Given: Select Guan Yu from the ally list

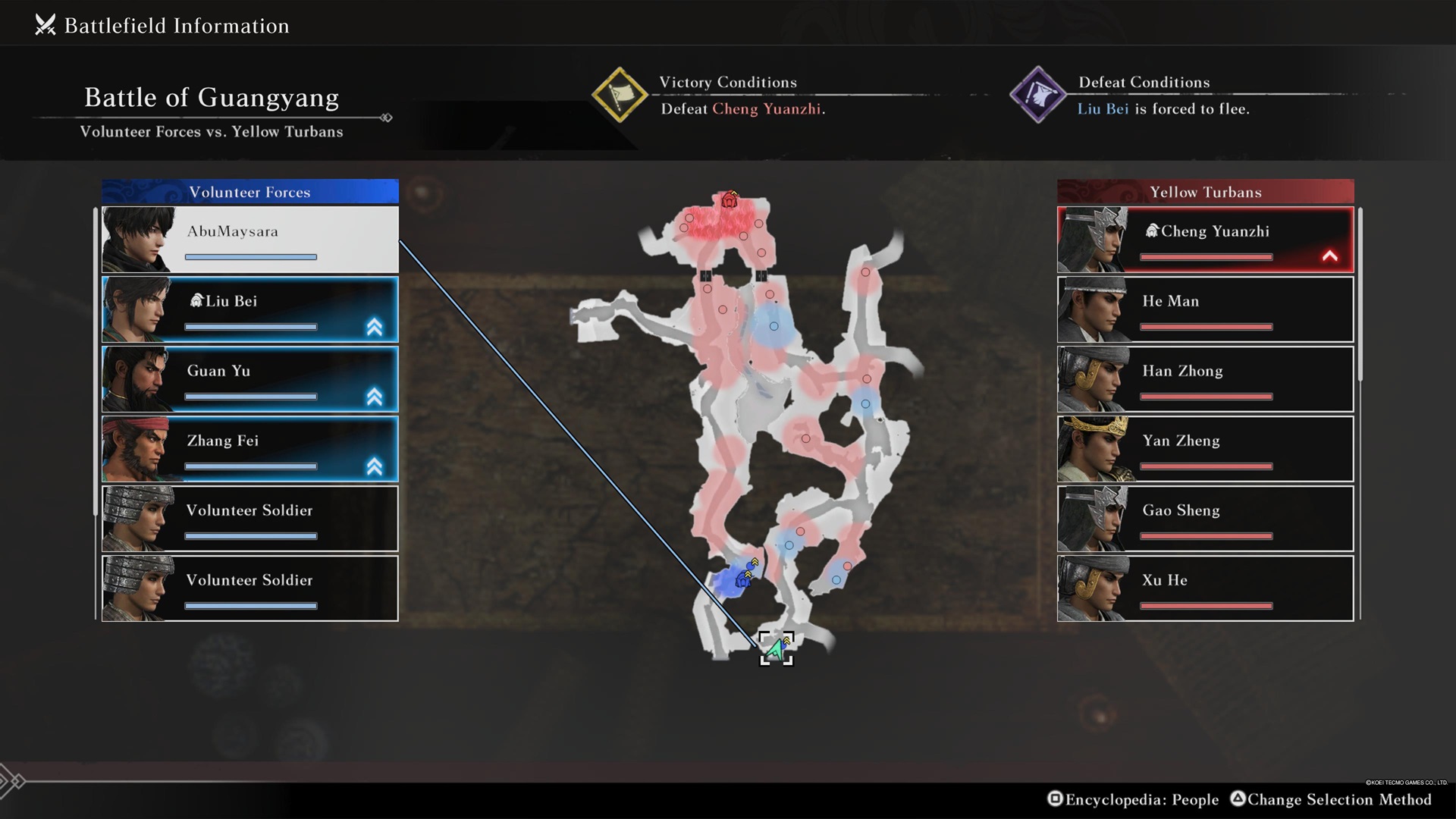Looking at the screenshot, I should tap(250, 379).
